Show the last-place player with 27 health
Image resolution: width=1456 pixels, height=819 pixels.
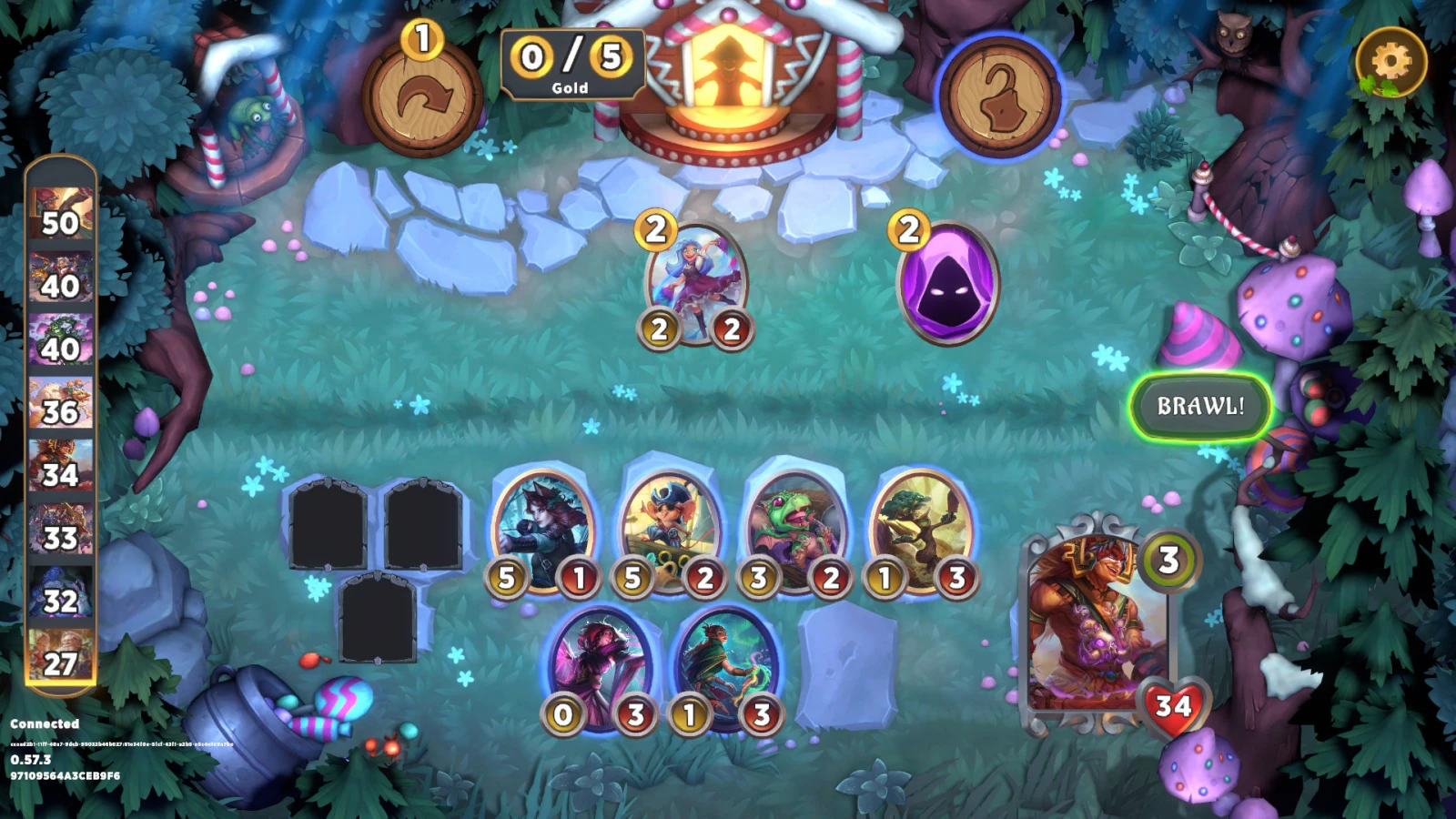coord(60,654)
